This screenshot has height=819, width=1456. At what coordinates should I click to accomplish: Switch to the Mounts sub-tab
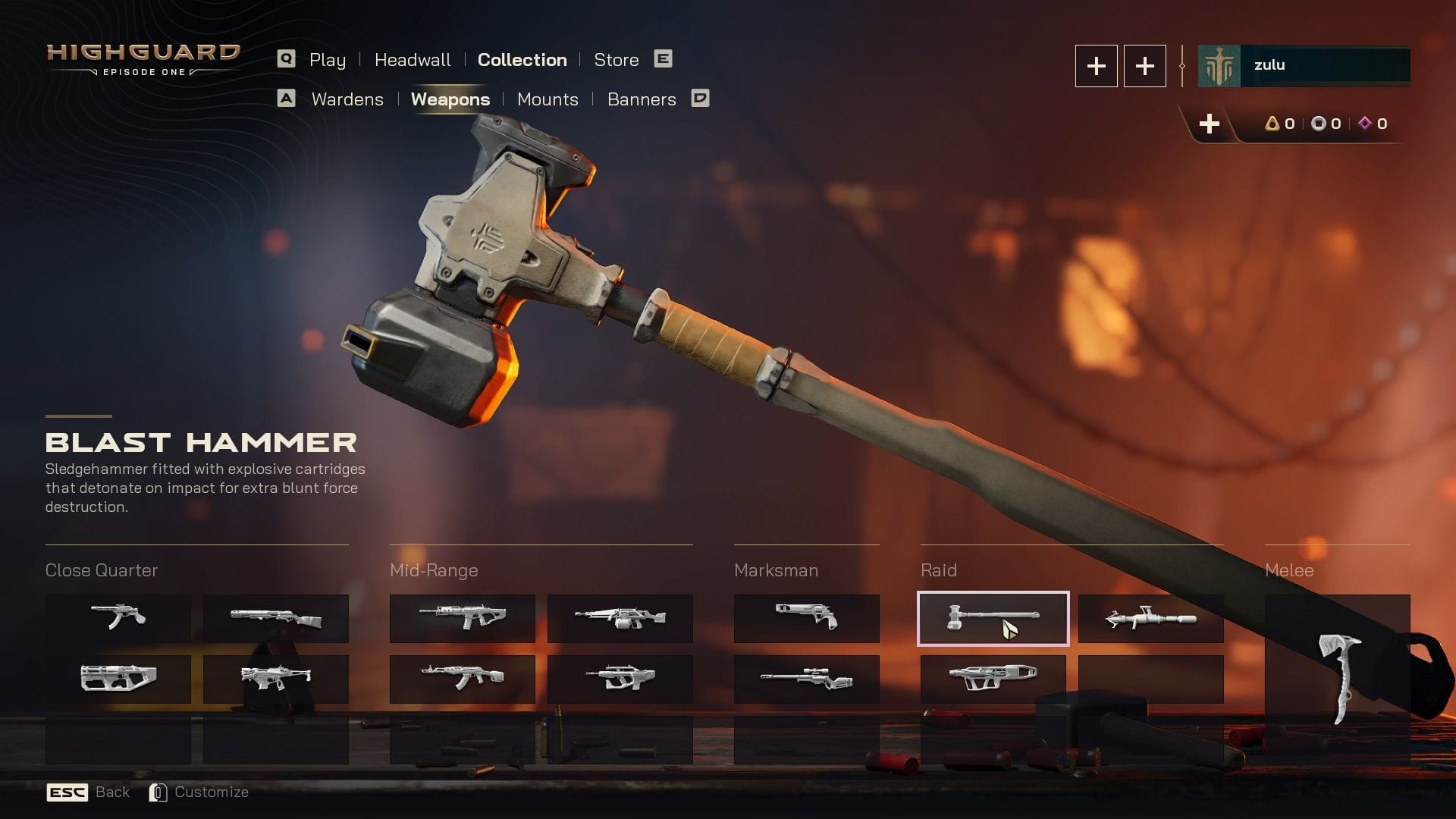[547, 99]
